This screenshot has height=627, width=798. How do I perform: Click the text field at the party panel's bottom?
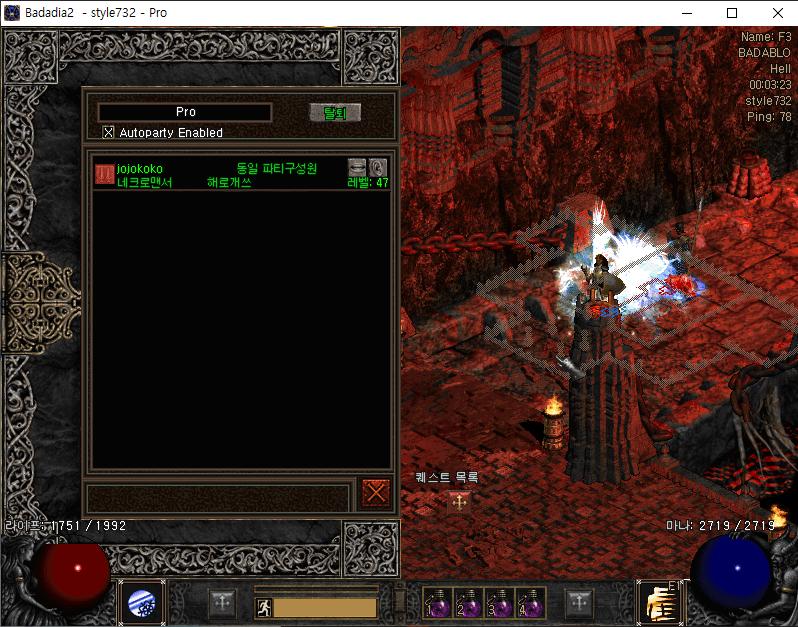pos(218,497)
